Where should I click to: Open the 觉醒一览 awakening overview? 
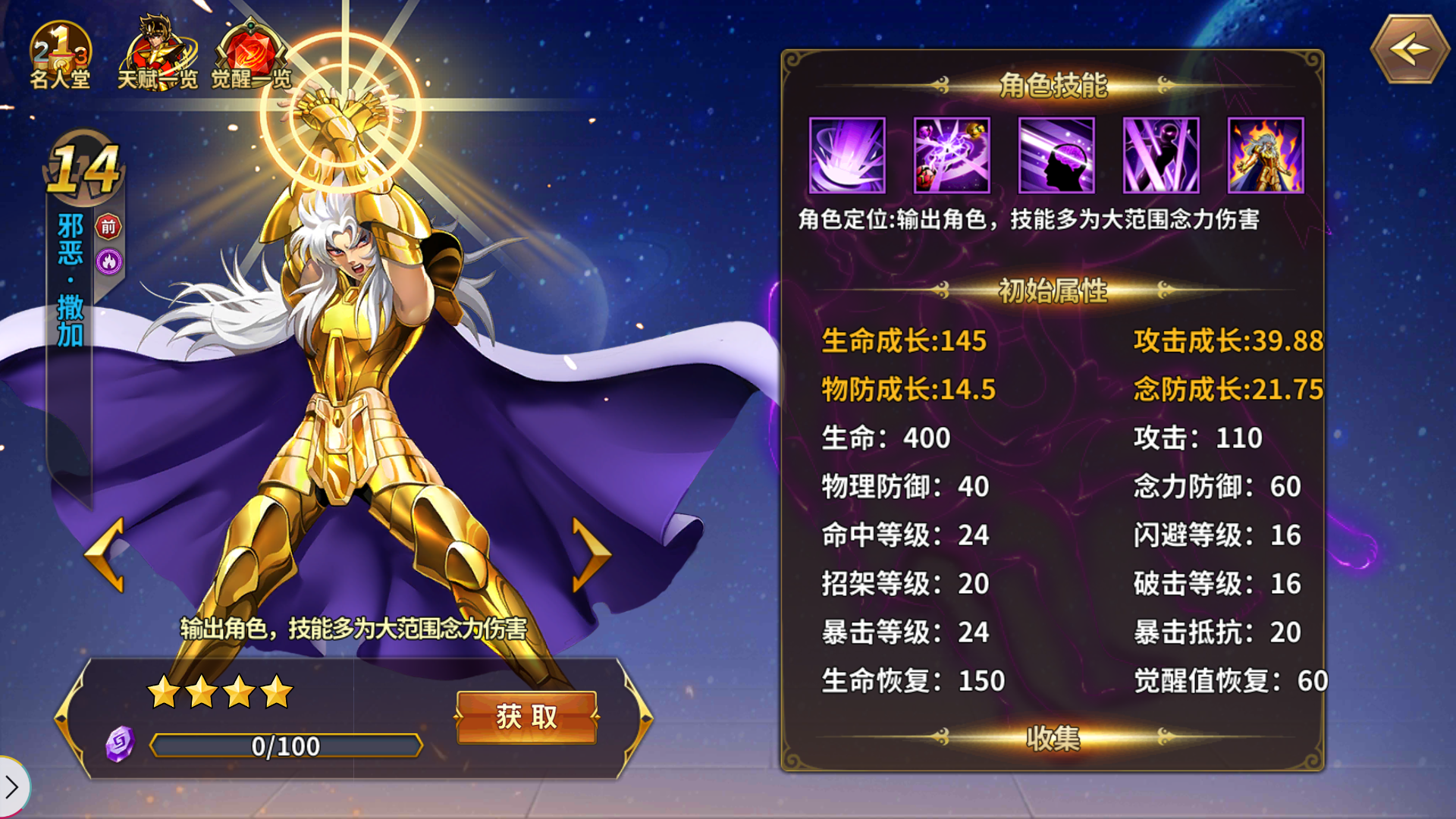pos(250,49)
